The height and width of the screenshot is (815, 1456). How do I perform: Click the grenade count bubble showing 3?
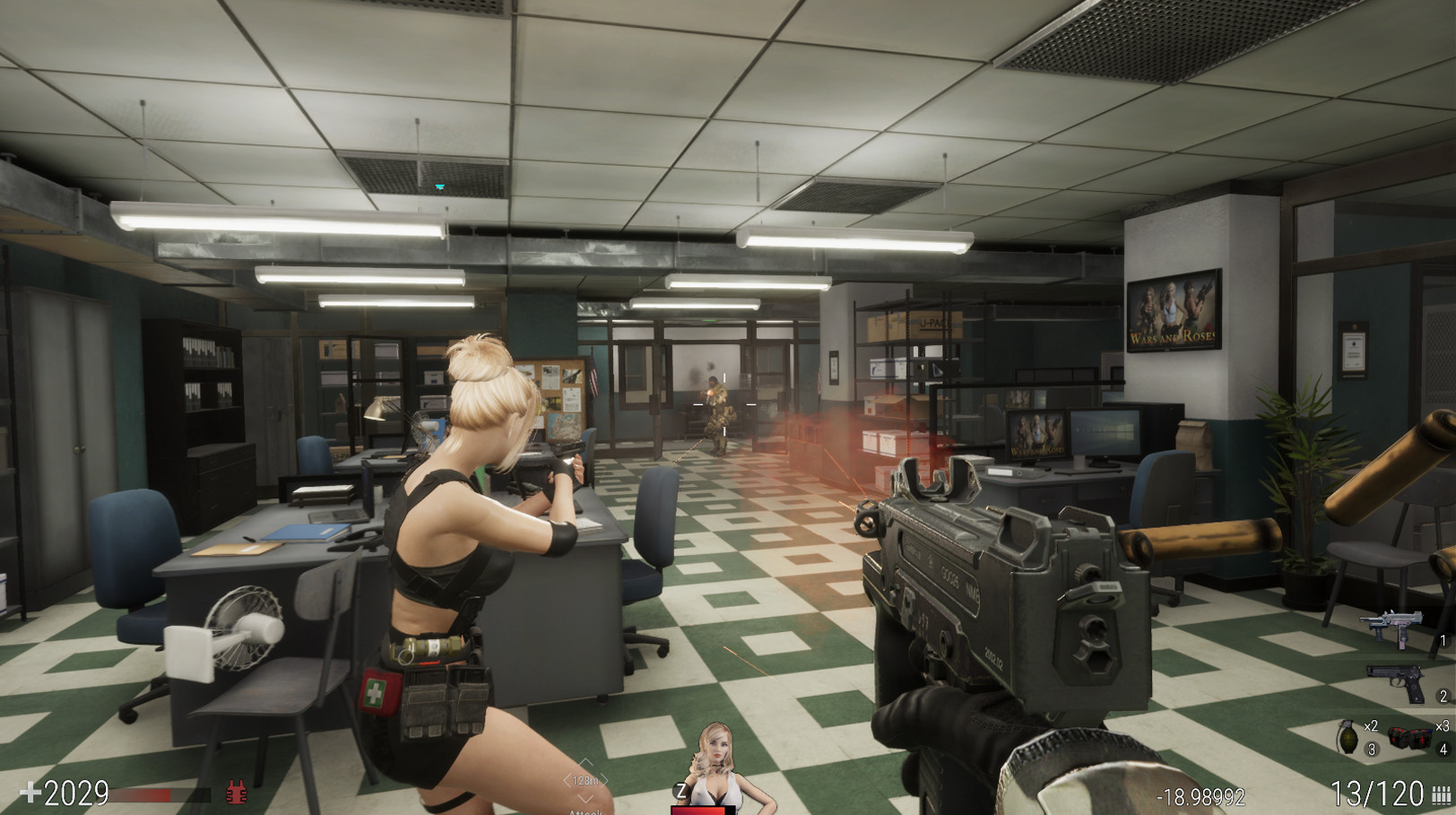[x=1370, y=748]
